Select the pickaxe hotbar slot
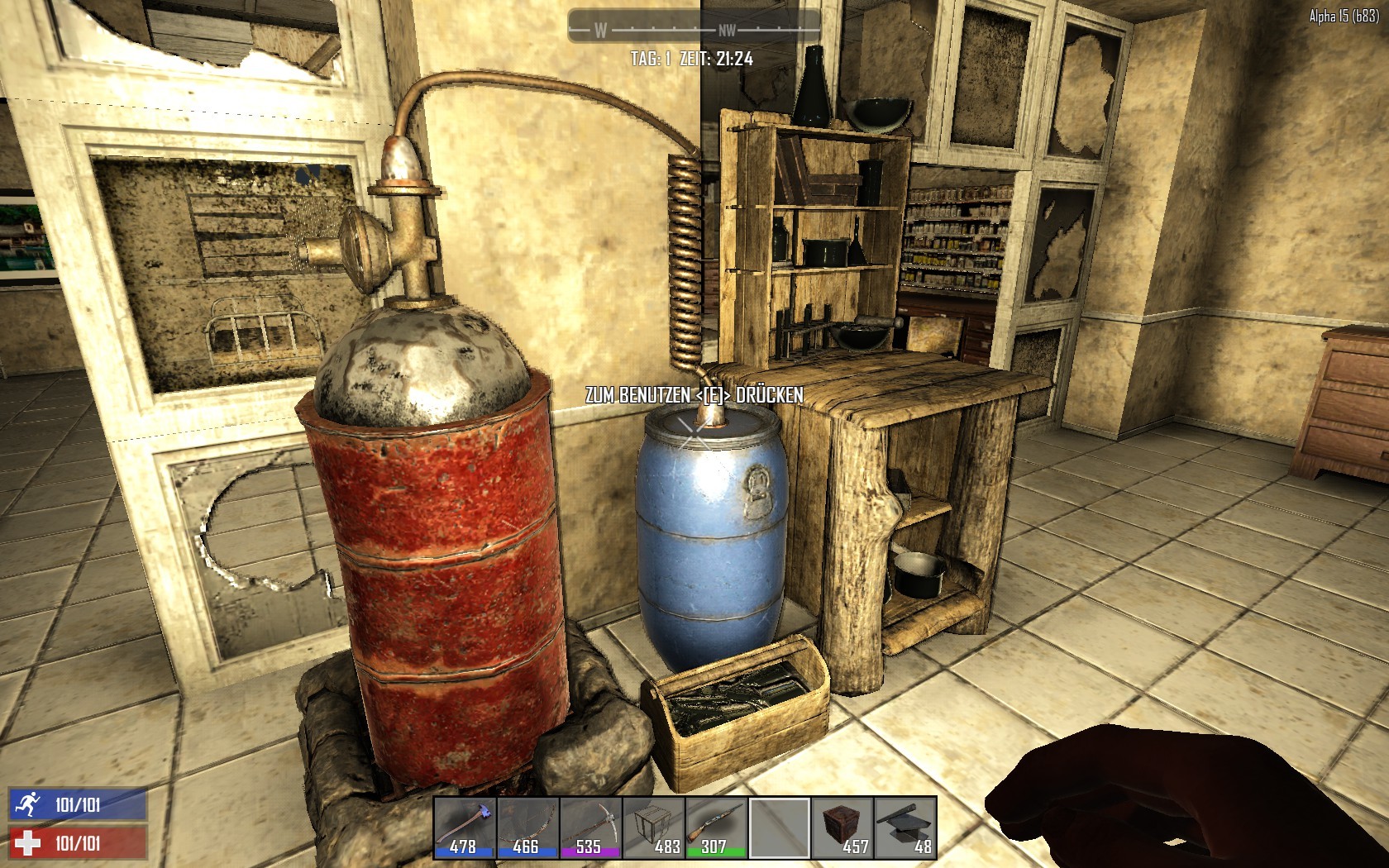Screen dimensions: 1389x868 click(590, 827)
